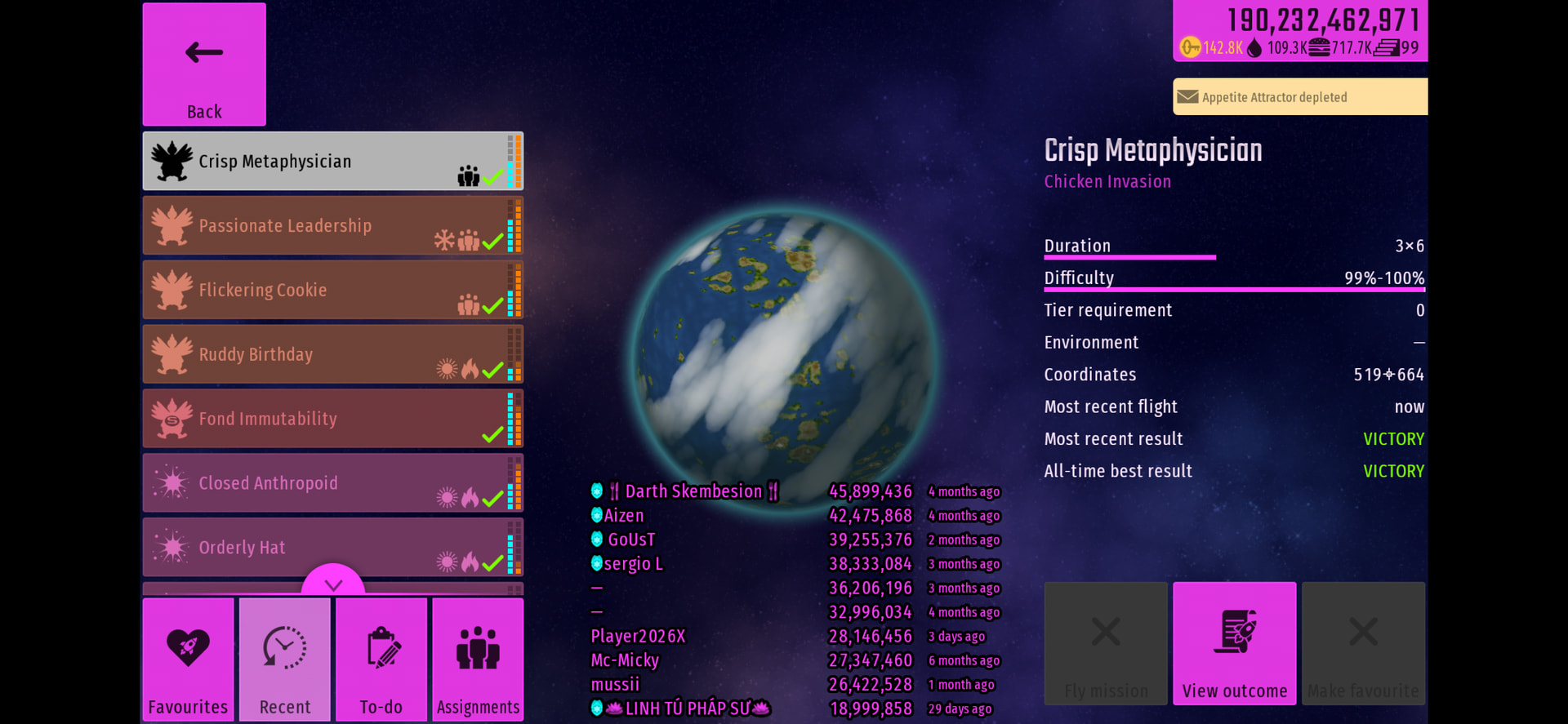Click the View outcome button
This screenshot has width=1568, height=724.
click(x=1234, y=643)
